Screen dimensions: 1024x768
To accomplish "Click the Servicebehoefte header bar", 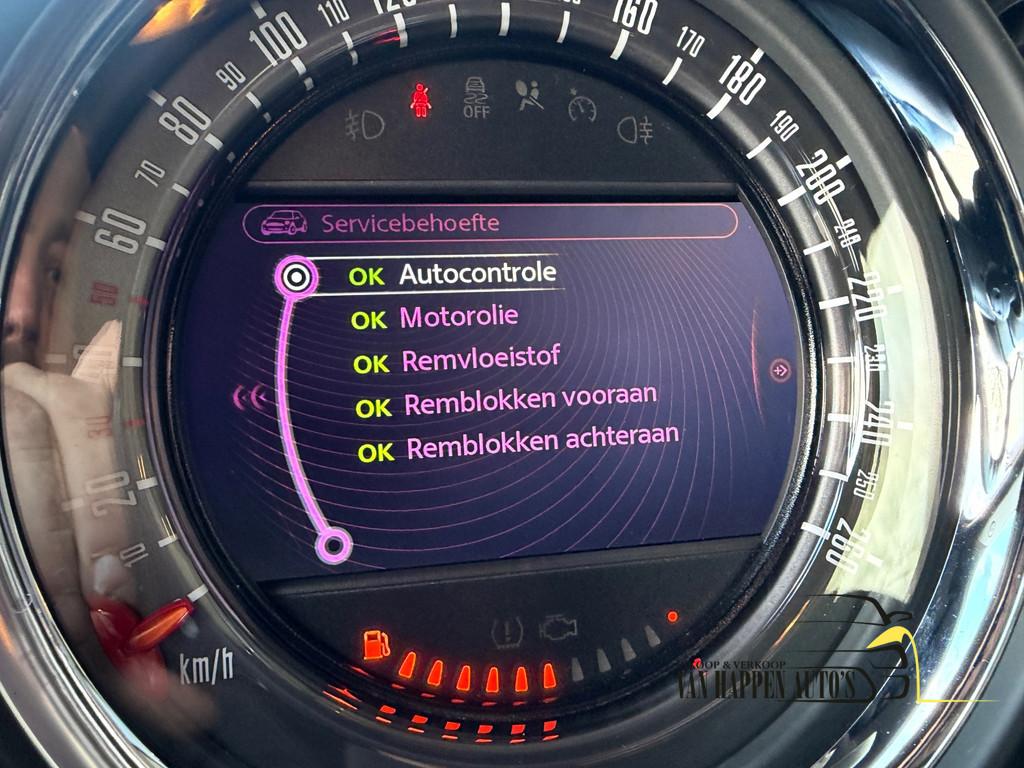I will (x=490, y=222).
